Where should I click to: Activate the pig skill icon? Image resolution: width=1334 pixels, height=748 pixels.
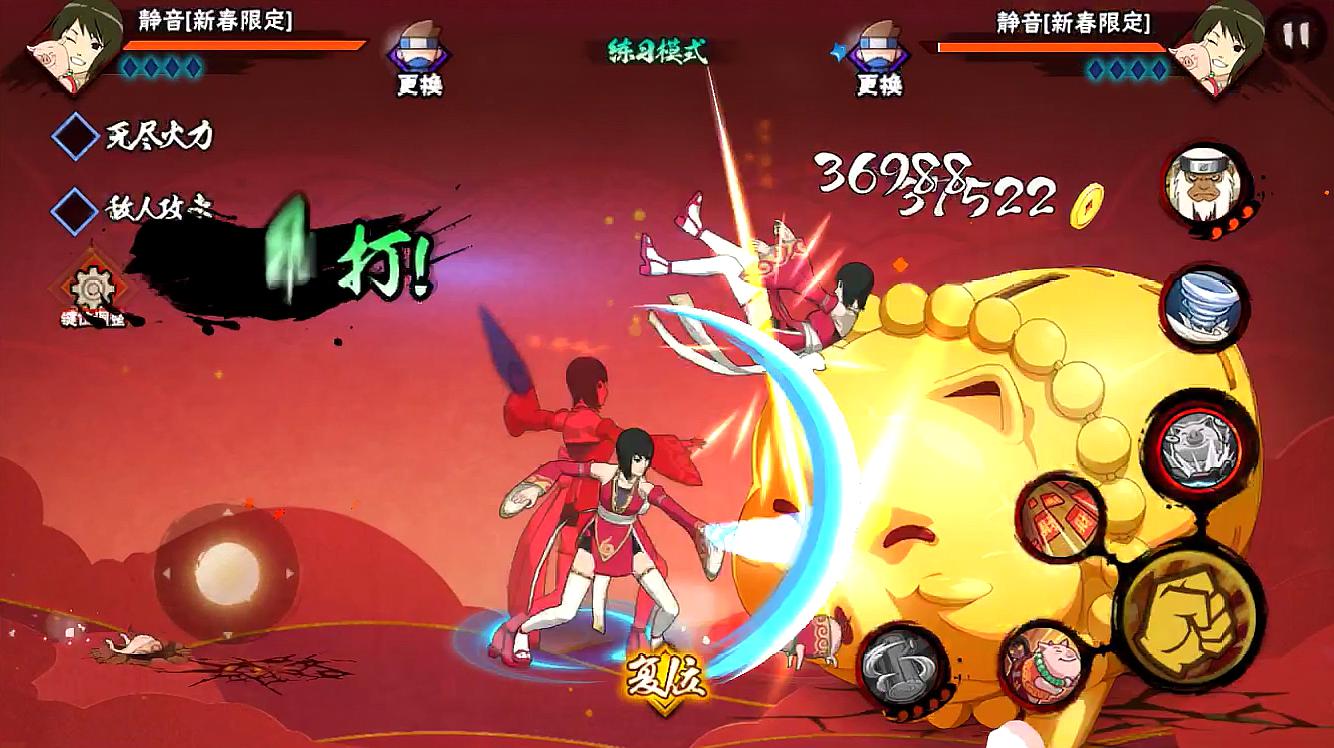1042,664
